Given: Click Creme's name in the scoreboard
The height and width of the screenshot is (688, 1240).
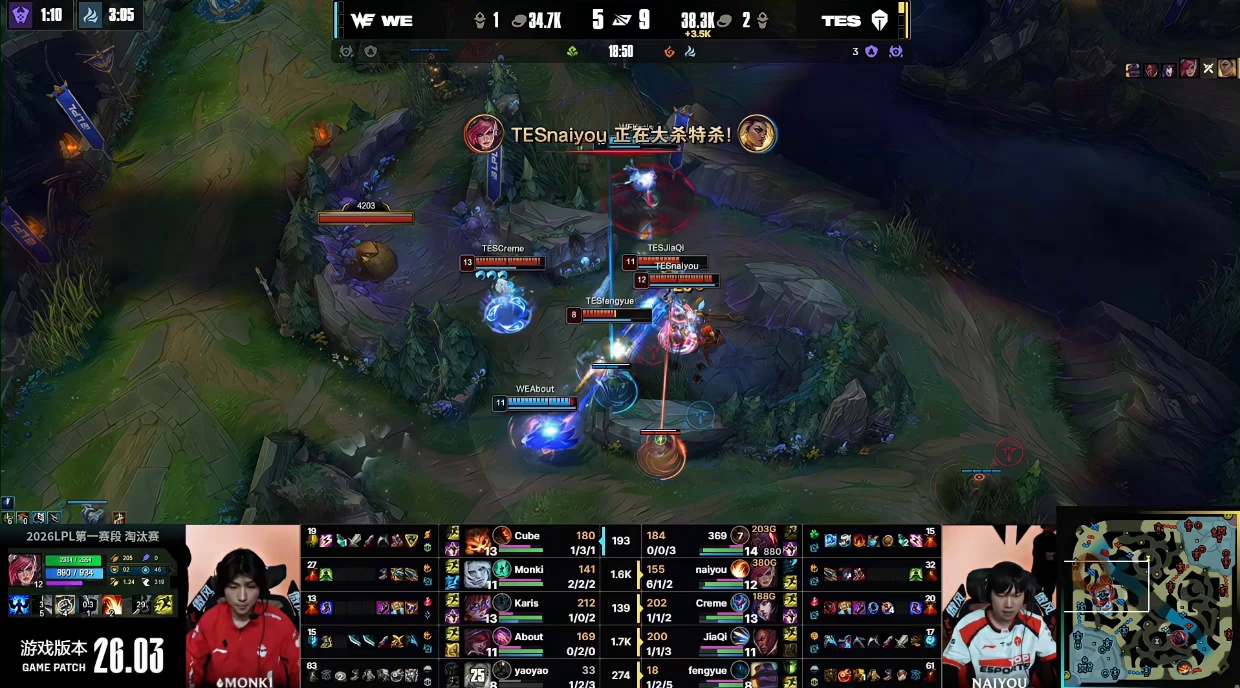Looking at the screenshot, I should point(710,603).
